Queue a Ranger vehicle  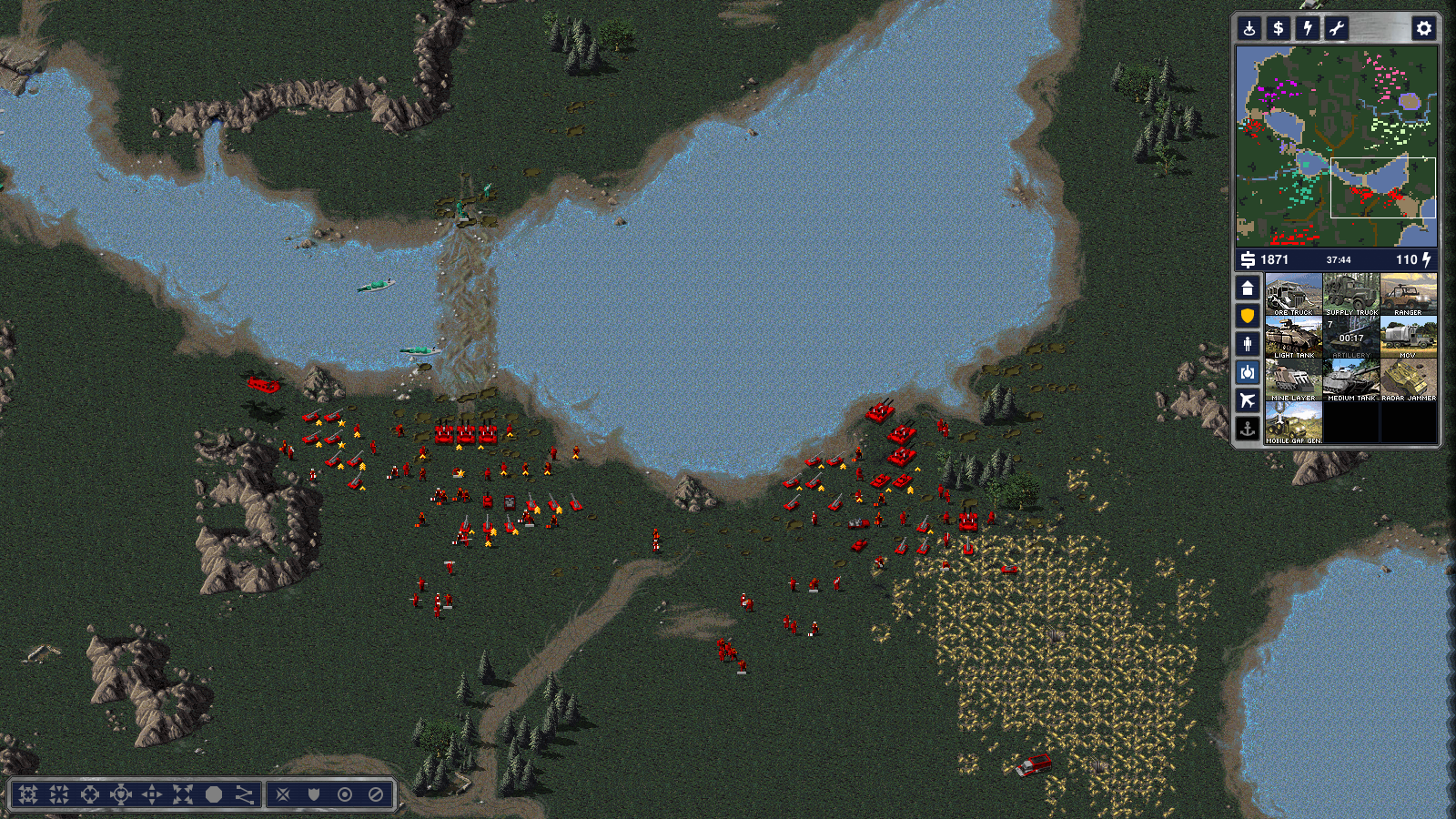coord(1409,294)
